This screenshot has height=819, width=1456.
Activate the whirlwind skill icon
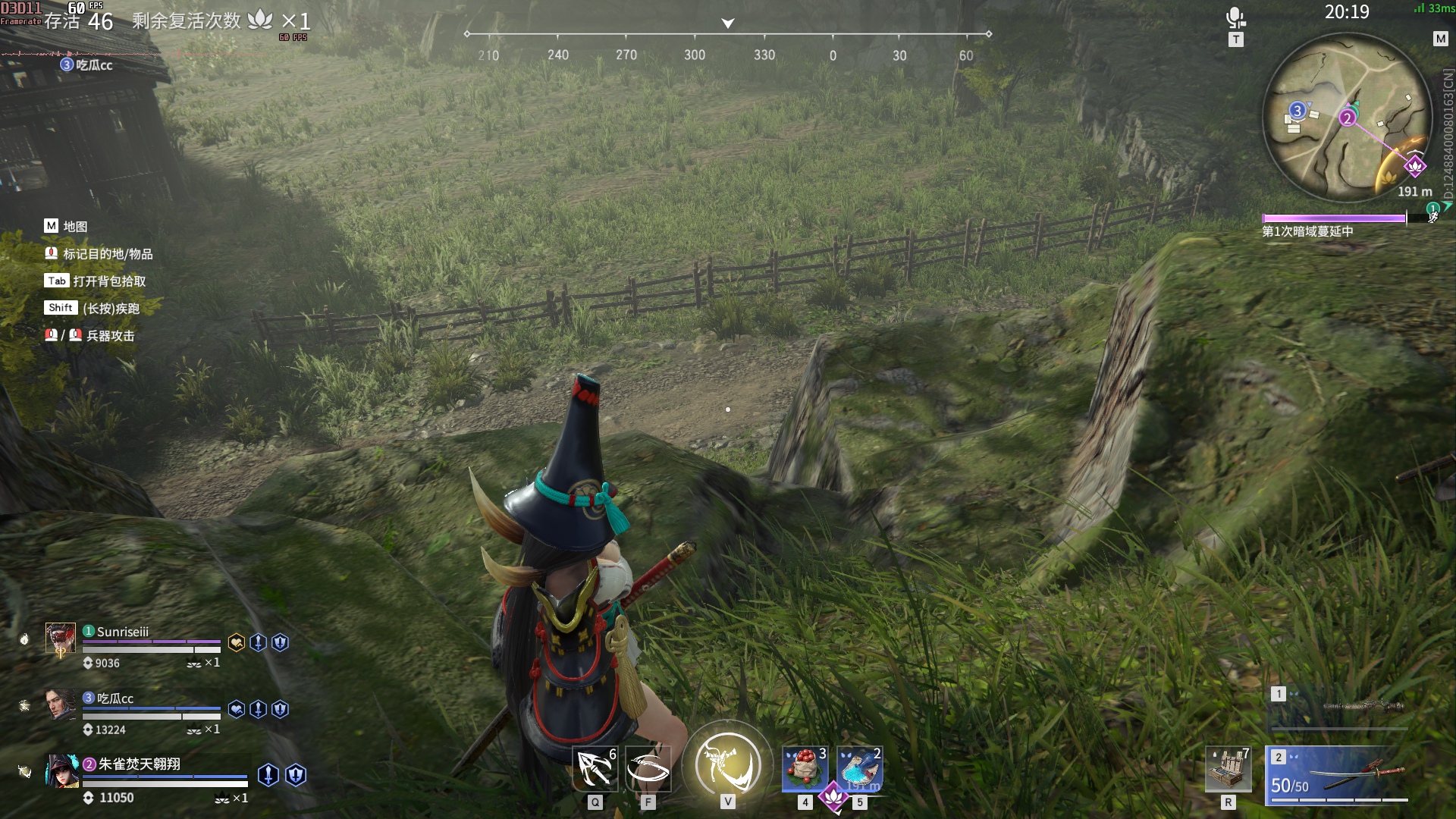648,769
